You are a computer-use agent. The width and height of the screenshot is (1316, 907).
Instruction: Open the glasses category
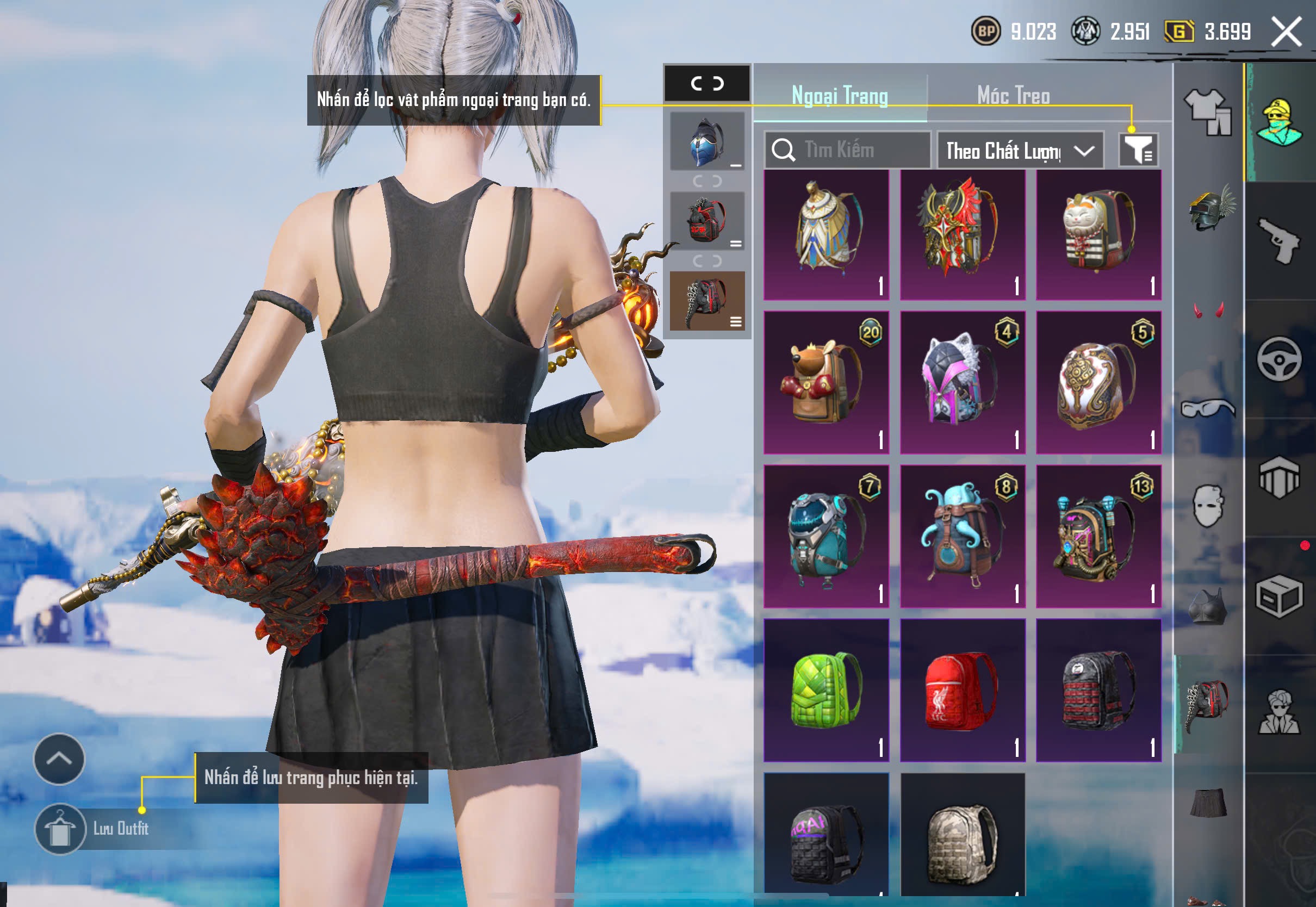click(x=1208, y=408)
